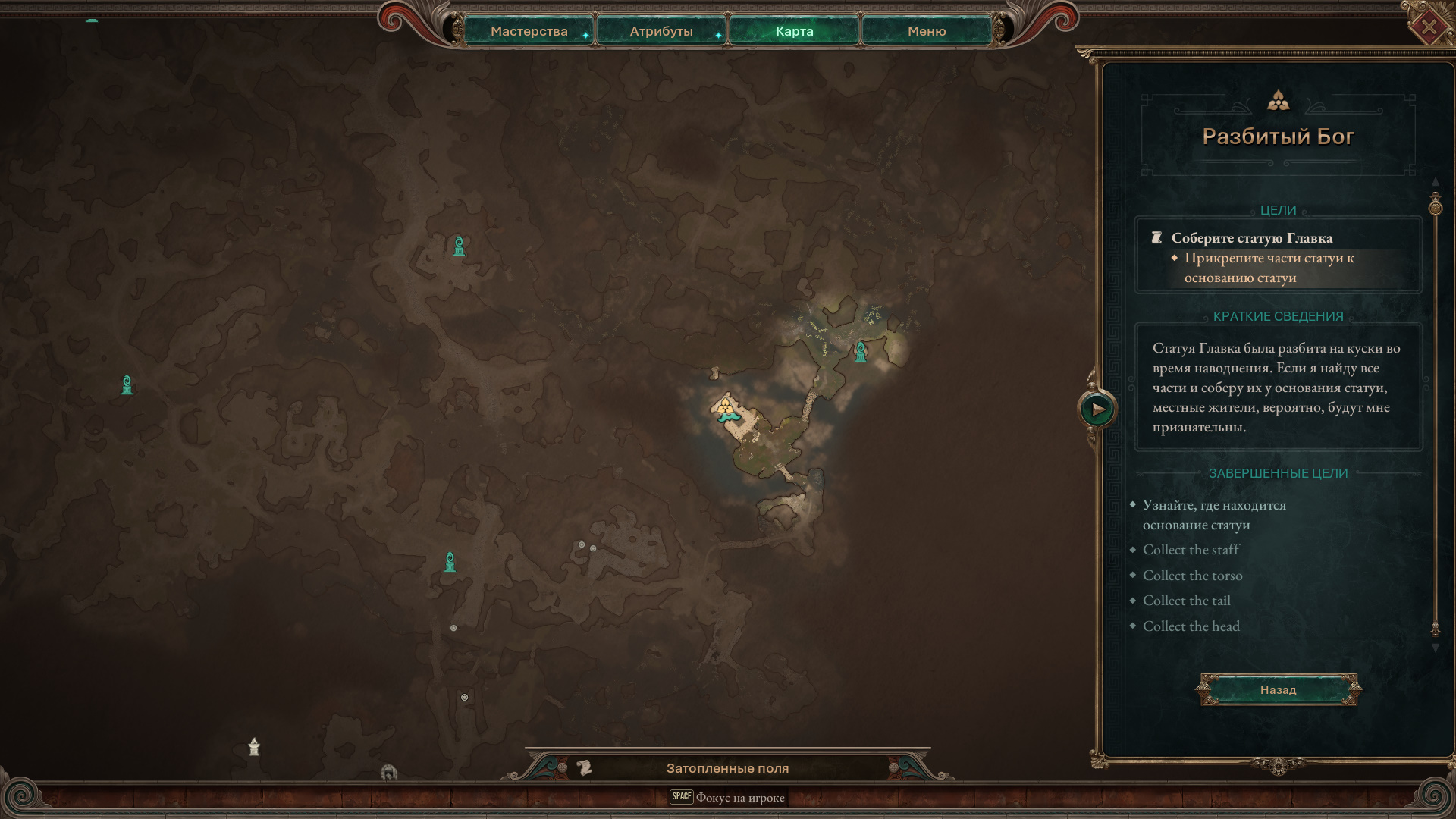Open the Атрибуты tab
This screenshot has width=1456, height=819.
click(661, 31)
